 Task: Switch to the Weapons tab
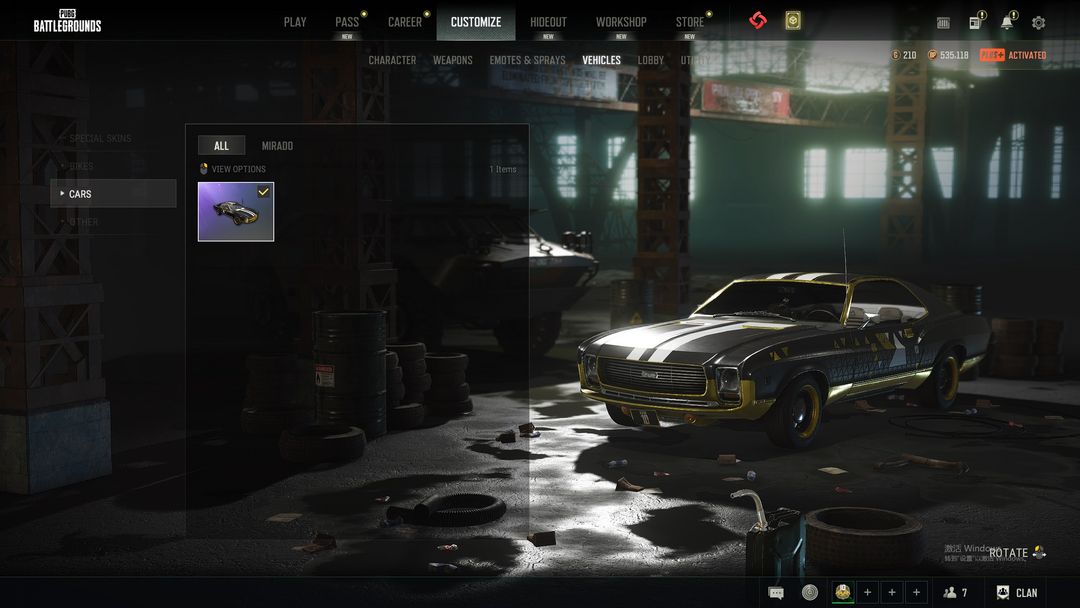click(452, 60)
